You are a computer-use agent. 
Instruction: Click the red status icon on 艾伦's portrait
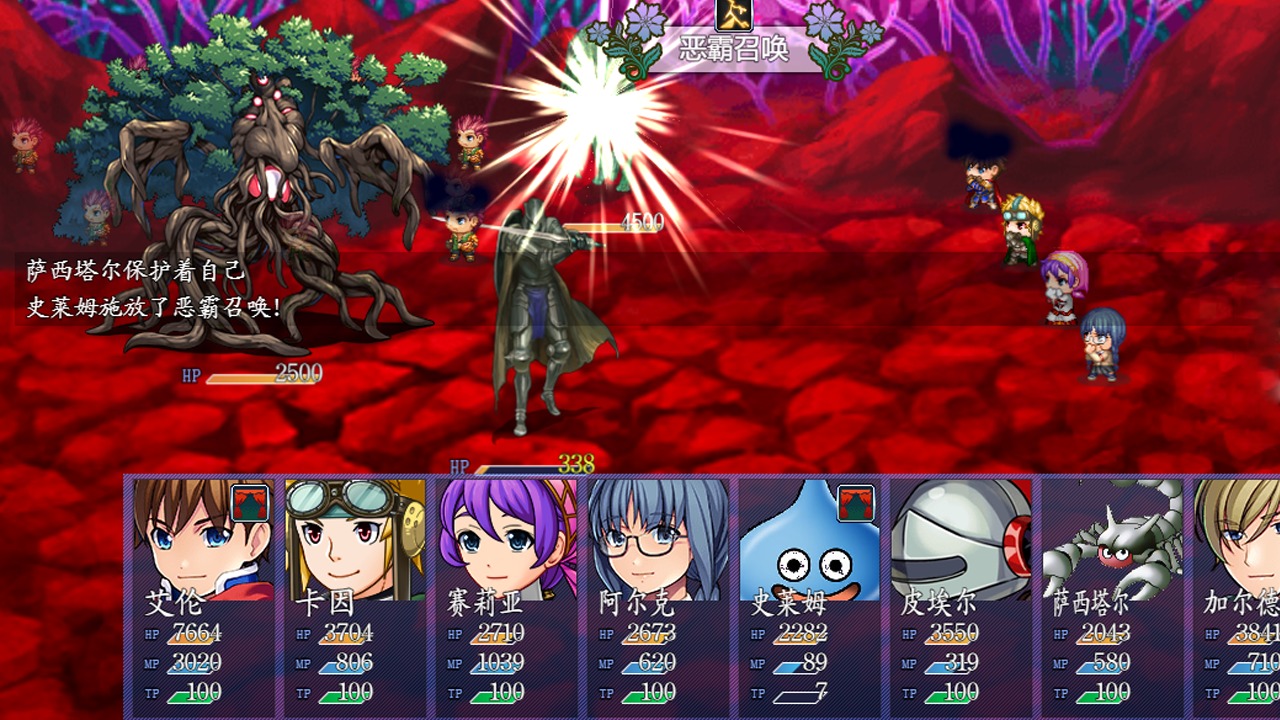pyautogui.click(x=250, y=503)
